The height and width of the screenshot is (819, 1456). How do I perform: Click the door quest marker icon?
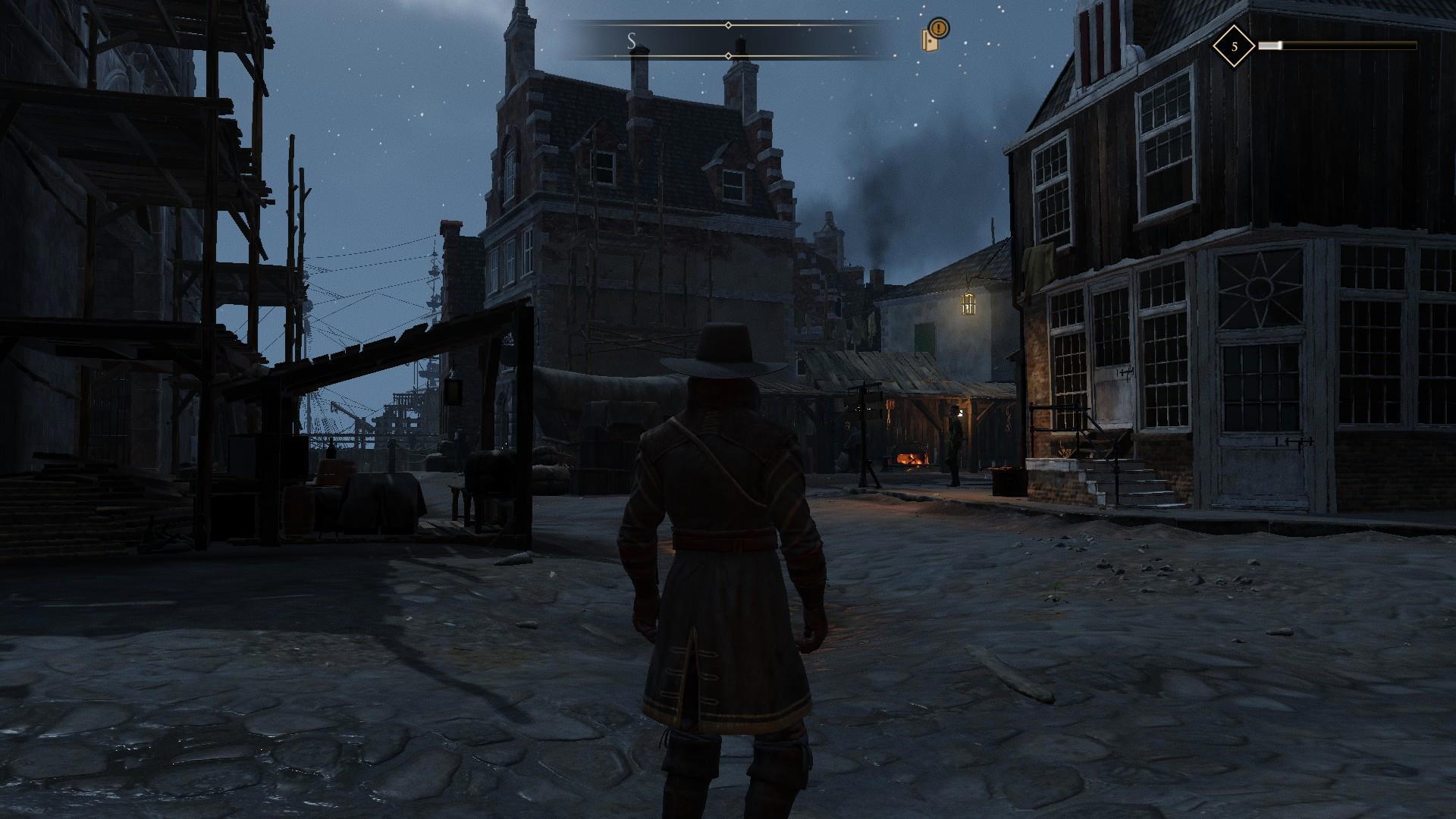pyautogui.click(x=934, y=36)
